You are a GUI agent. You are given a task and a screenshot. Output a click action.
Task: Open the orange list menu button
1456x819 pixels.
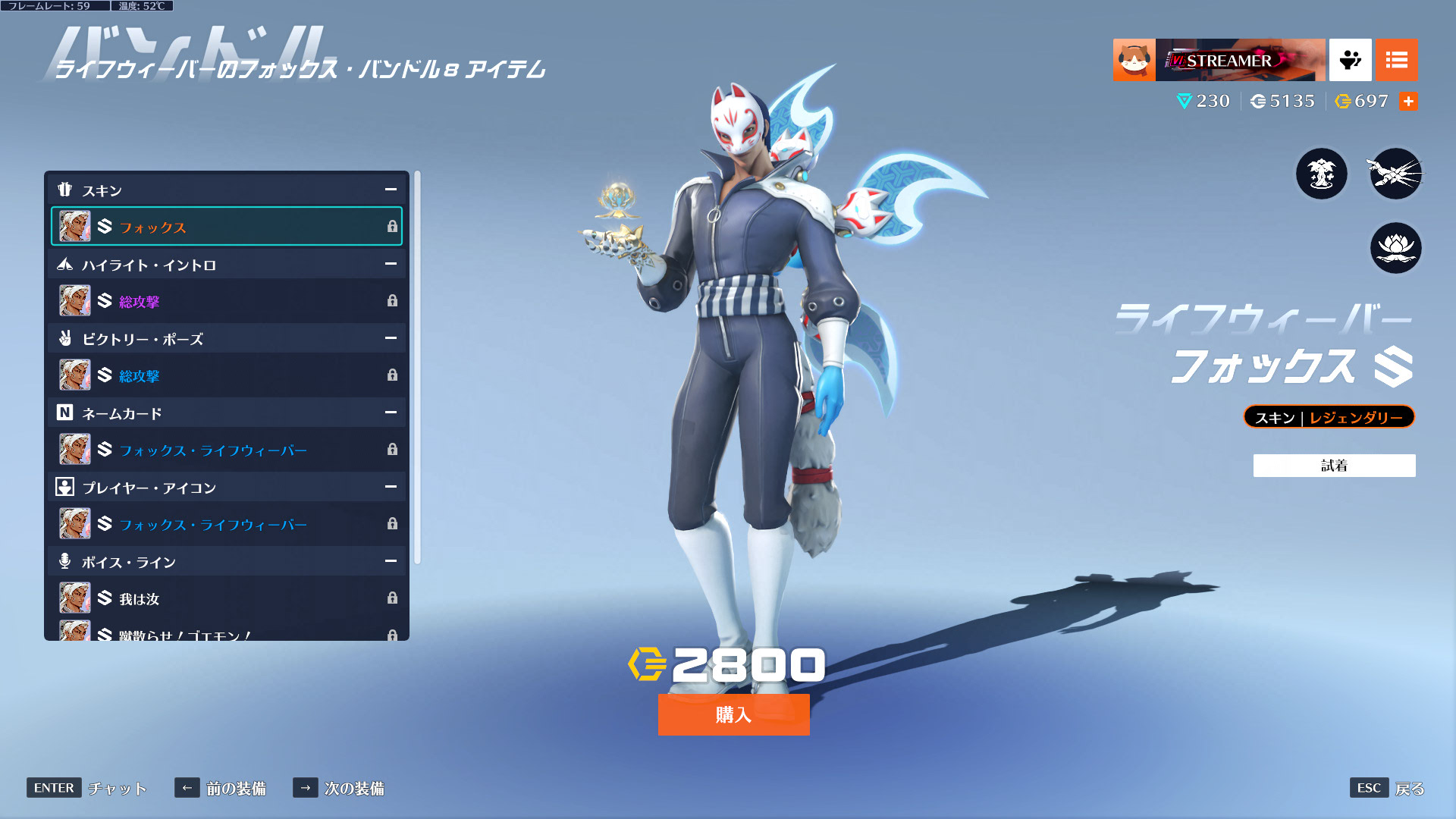1396,60
